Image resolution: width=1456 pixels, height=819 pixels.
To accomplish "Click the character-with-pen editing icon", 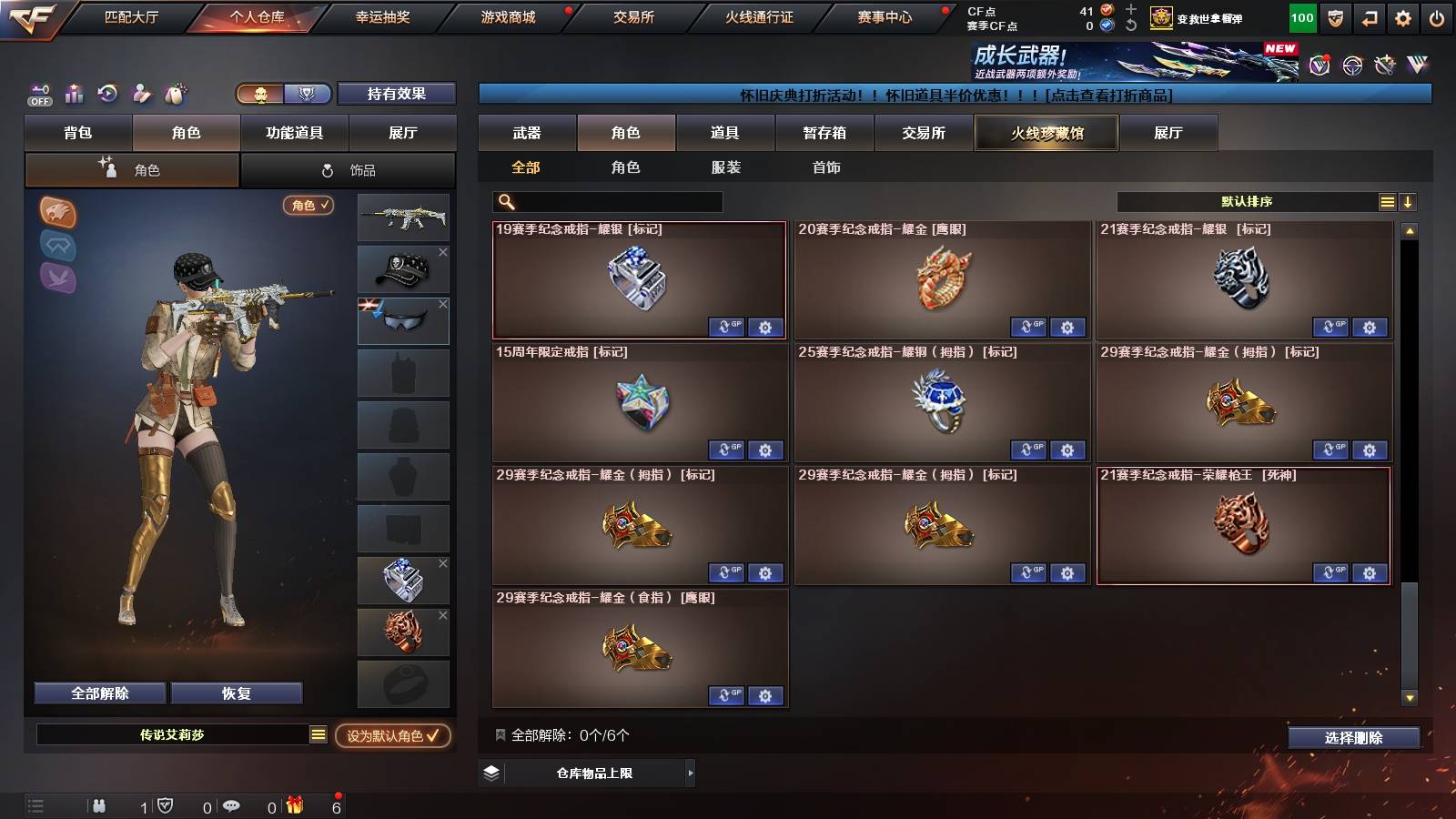I will pos(141,93).
